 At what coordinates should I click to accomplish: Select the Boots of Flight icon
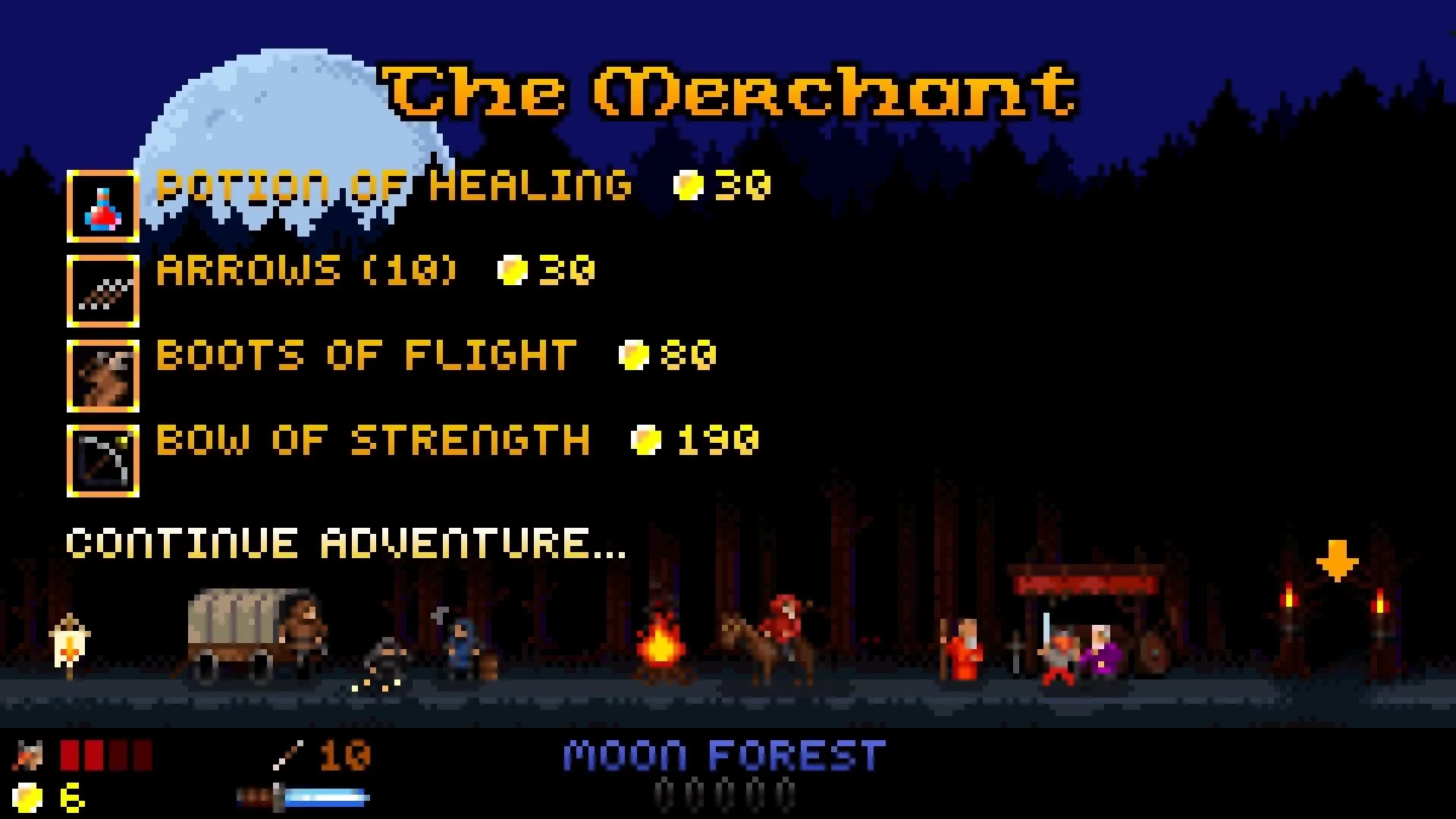coord(103,376)
